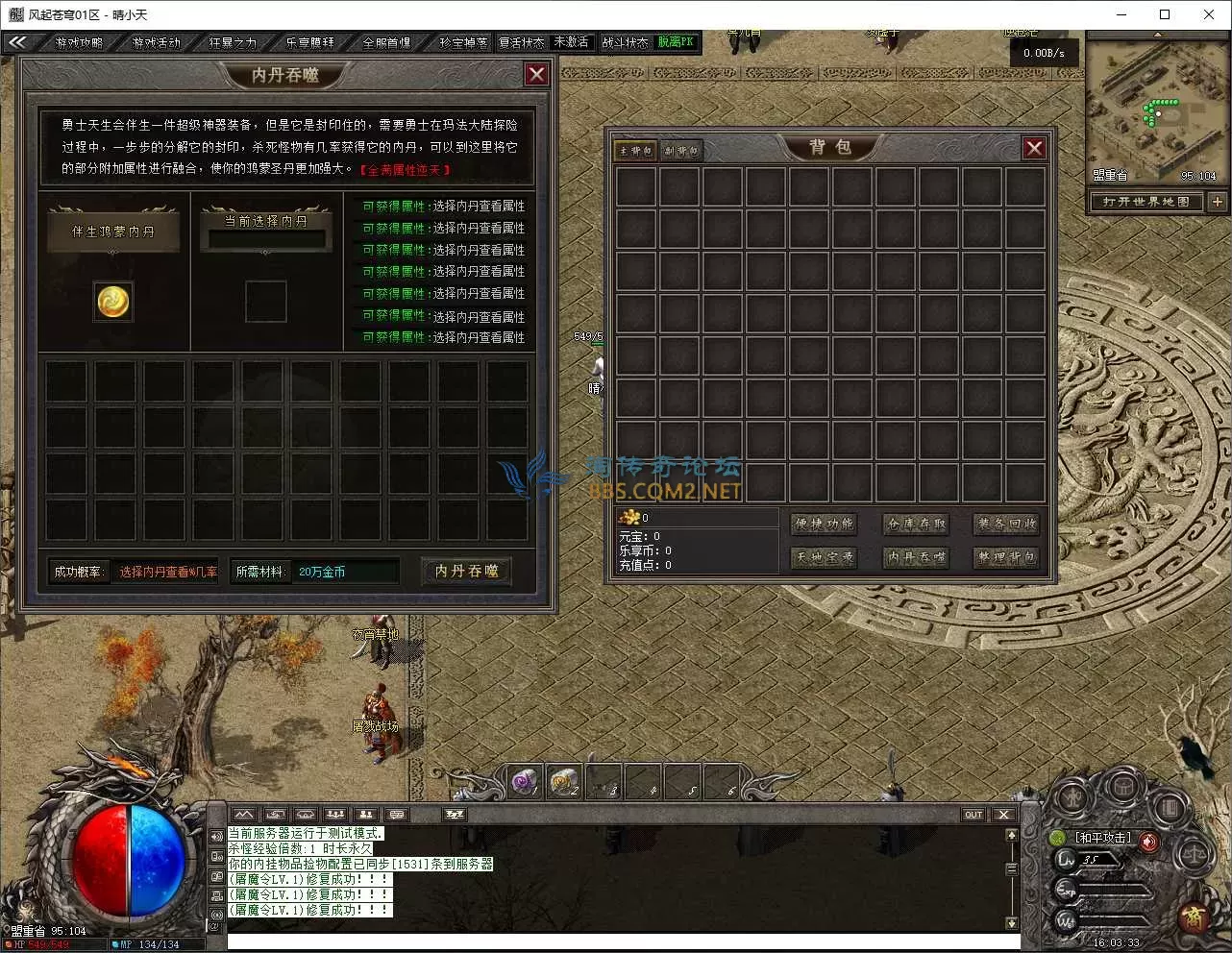The width and height of the screenshot is (1232, 953).
Task: Open 装备回收 equipment recycling
Action: (x=1006, y=524)
